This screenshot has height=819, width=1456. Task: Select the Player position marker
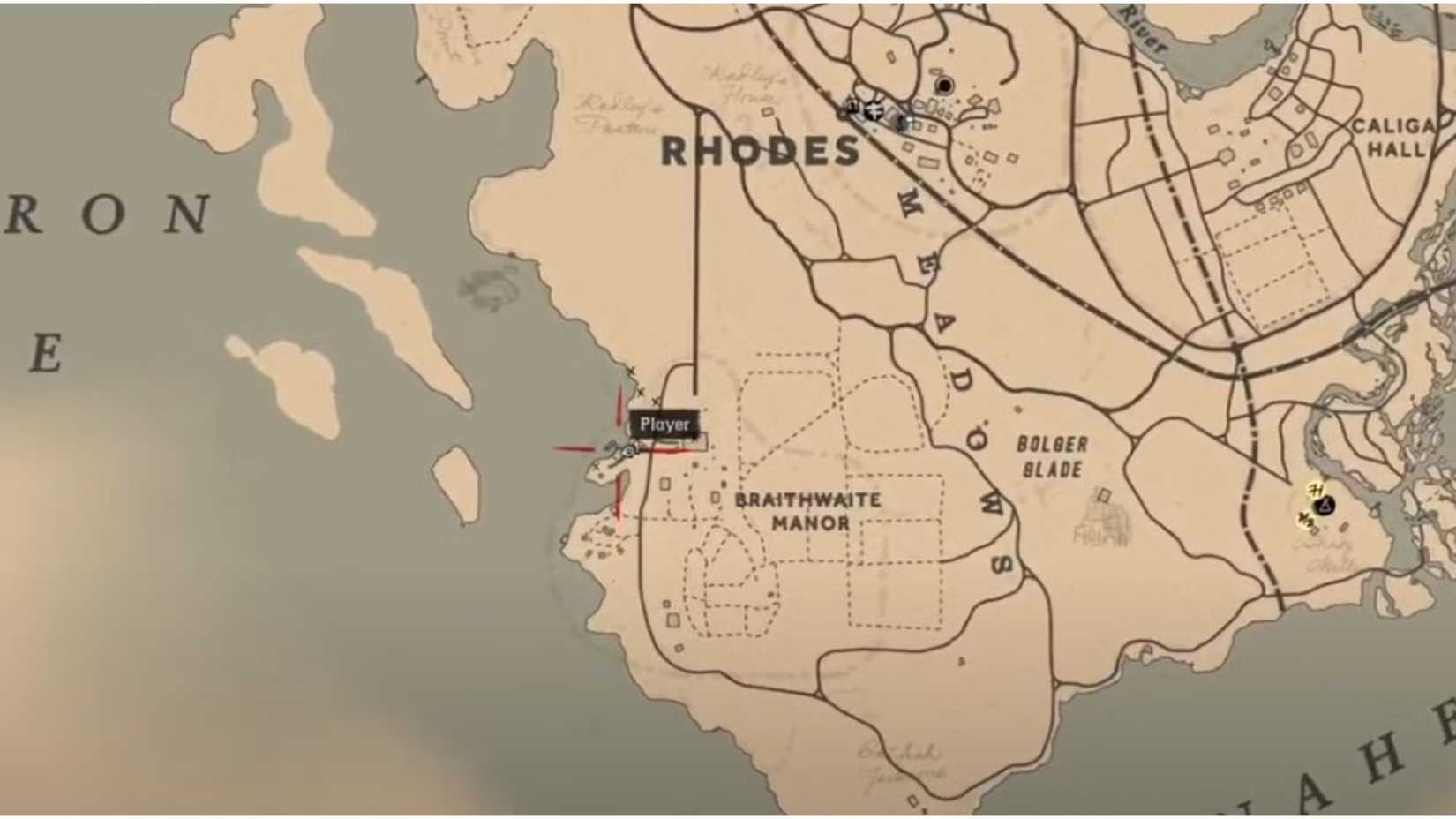tap(627, 452)
